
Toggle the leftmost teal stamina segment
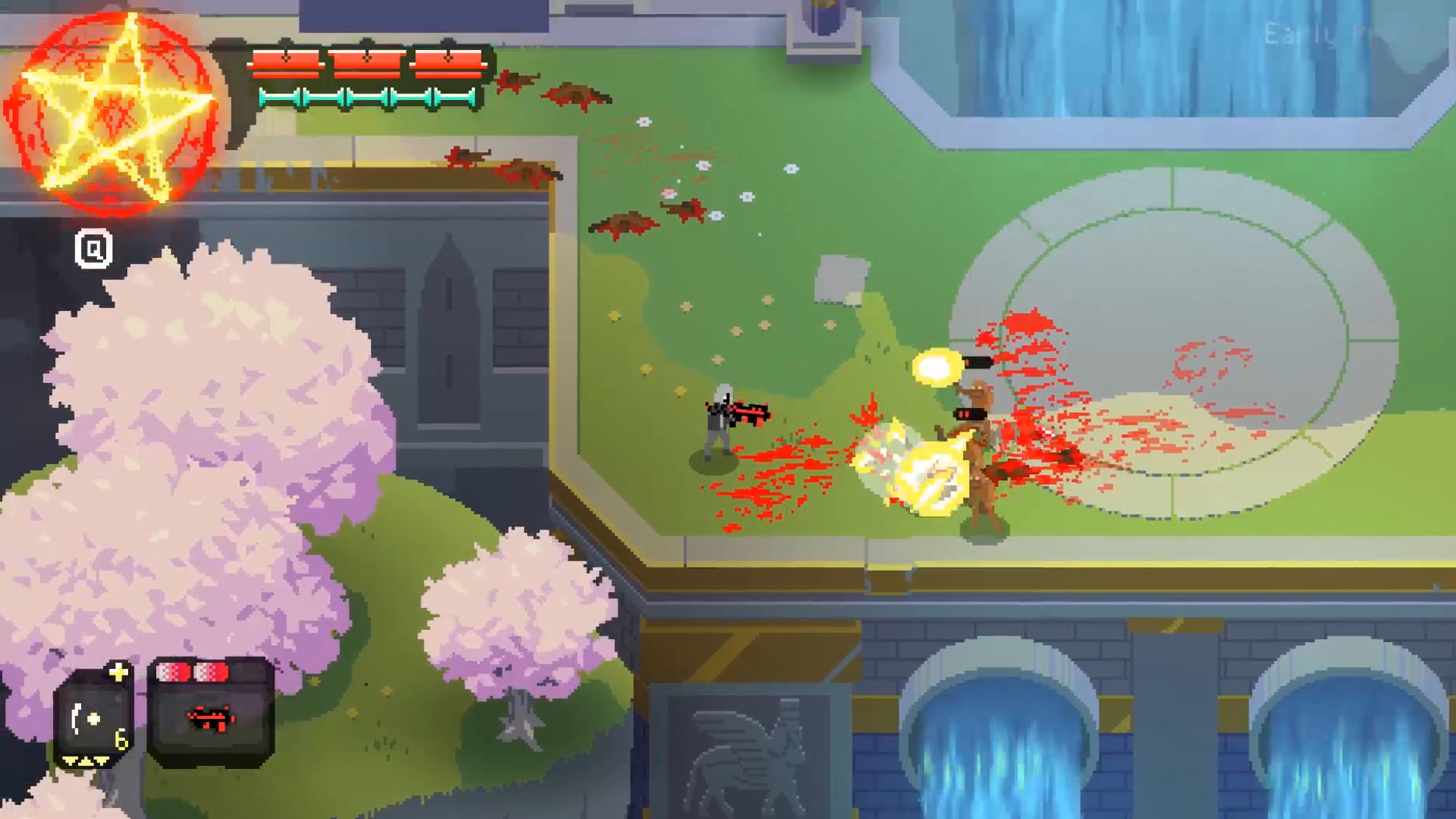[x=281, y=96]
